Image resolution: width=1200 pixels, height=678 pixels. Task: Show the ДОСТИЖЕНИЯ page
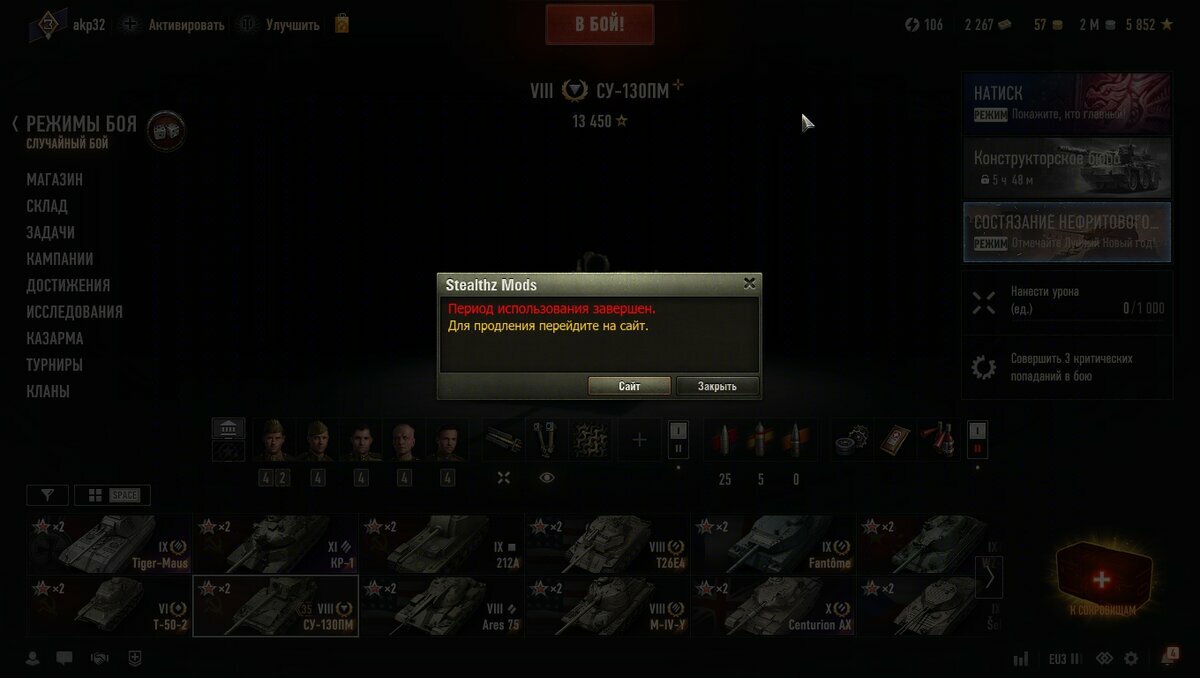coord(68,285)
